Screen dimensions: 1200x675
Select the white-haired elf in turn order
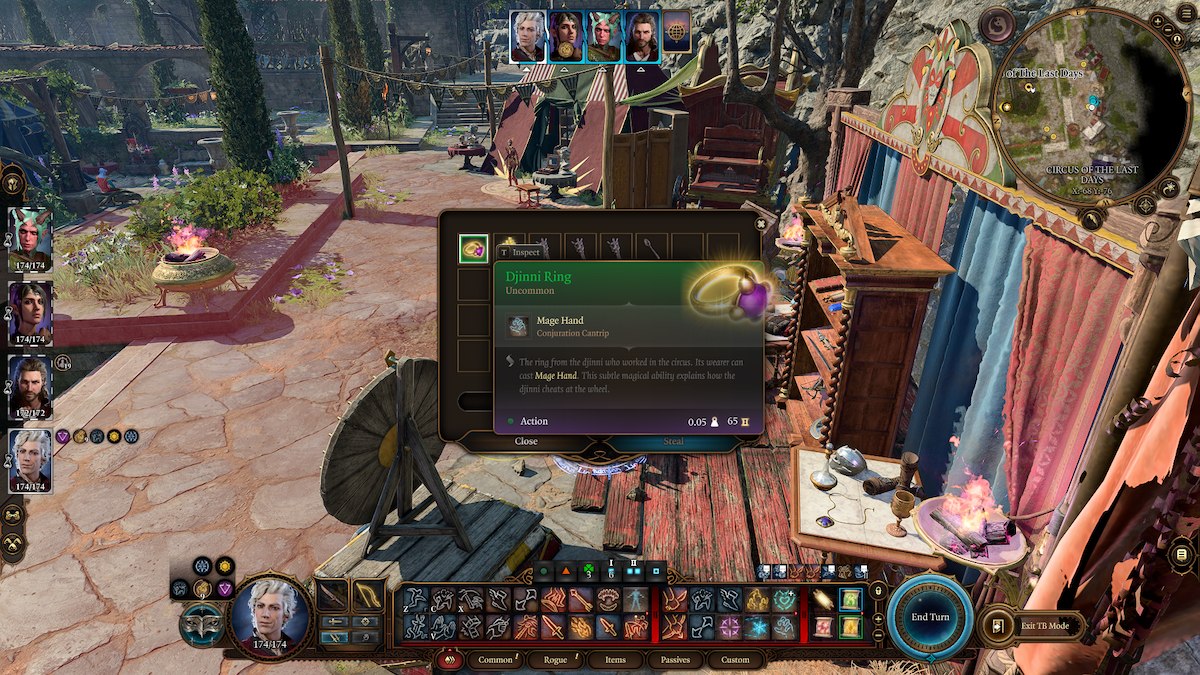pos(528,37)
